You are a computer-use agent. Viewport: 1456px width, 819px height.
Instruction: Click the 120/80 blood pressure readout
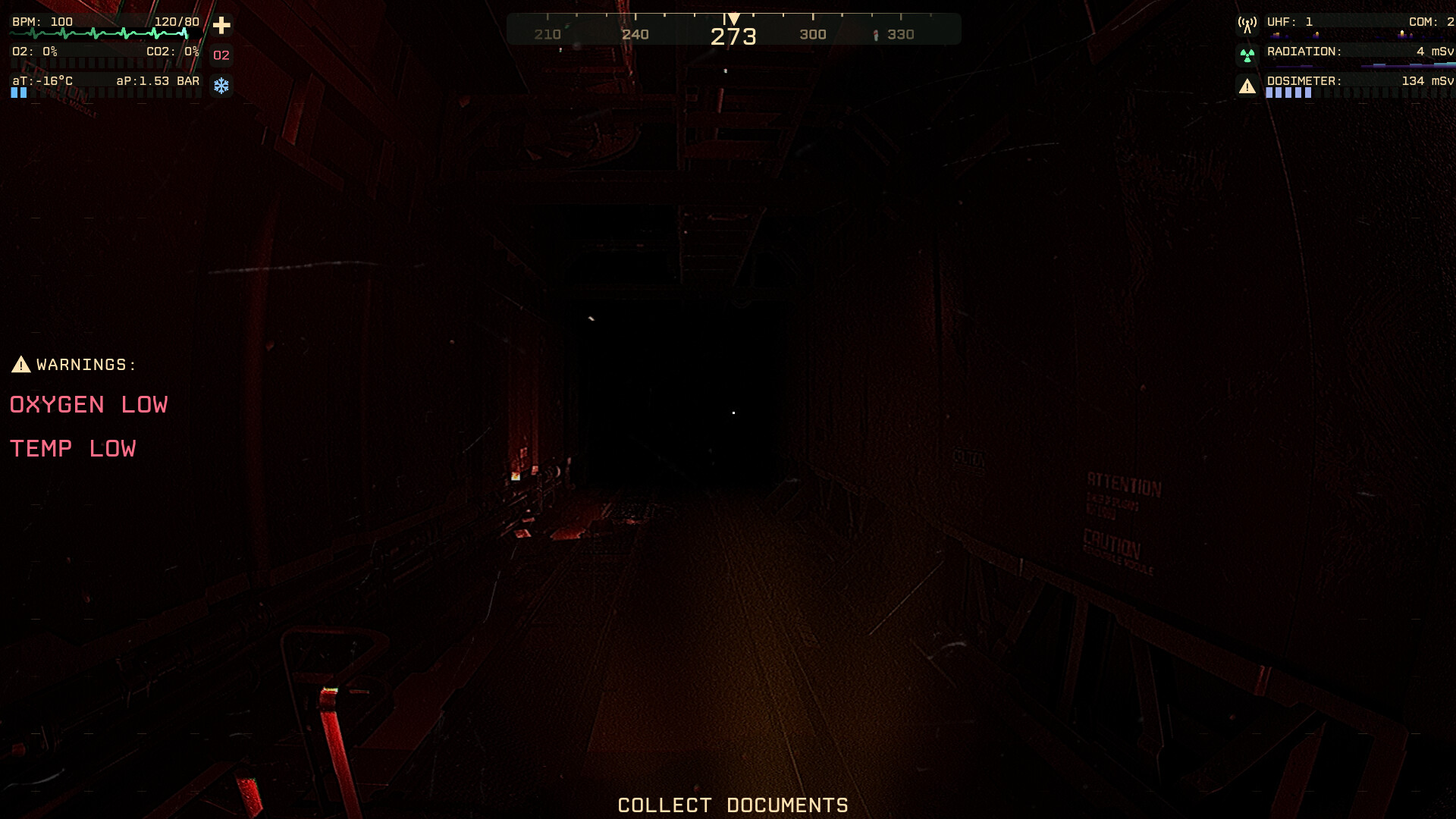[175, 21]
